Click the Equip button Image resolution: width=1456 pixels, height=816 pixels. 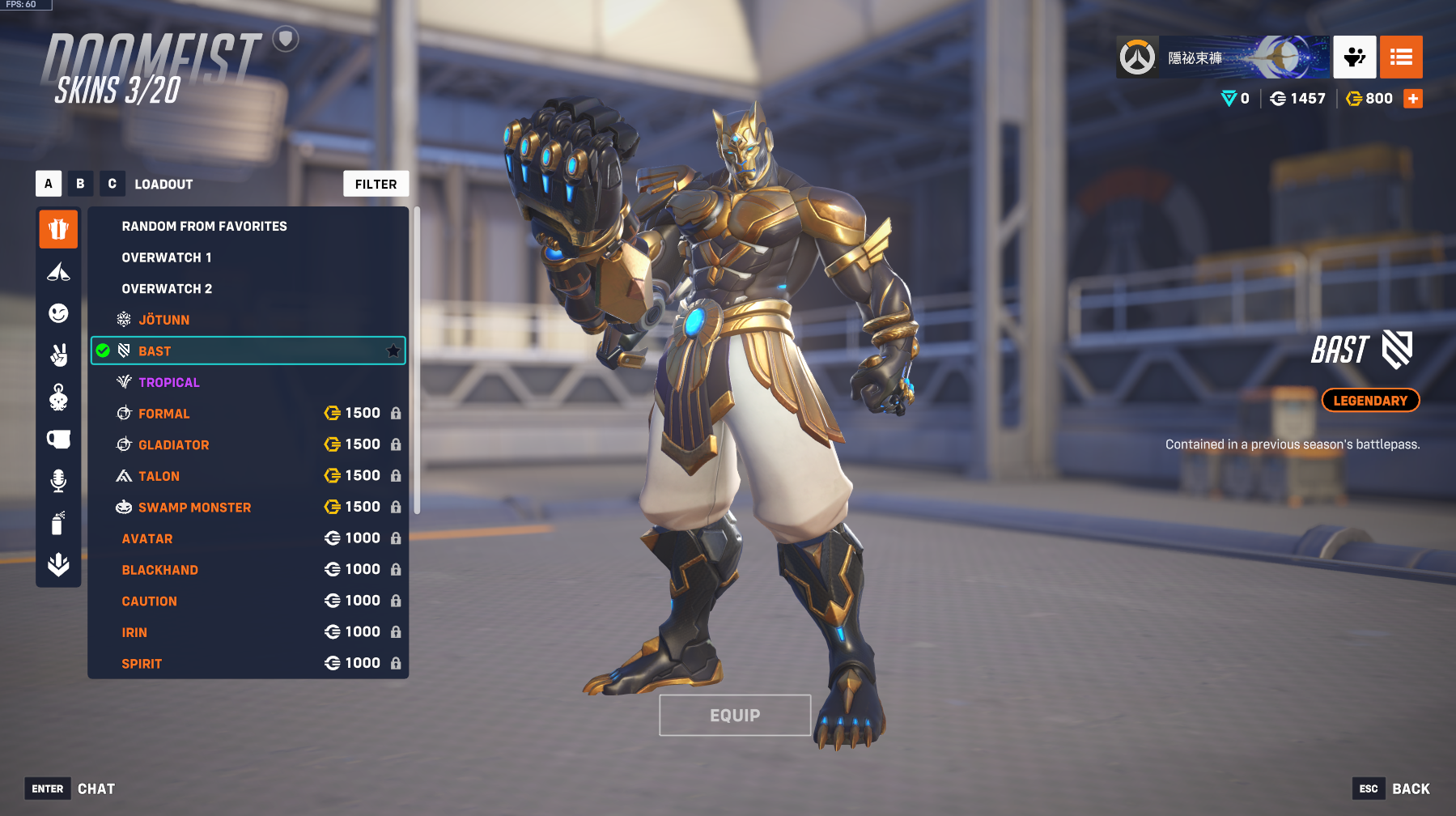click(x=735, y=715)
